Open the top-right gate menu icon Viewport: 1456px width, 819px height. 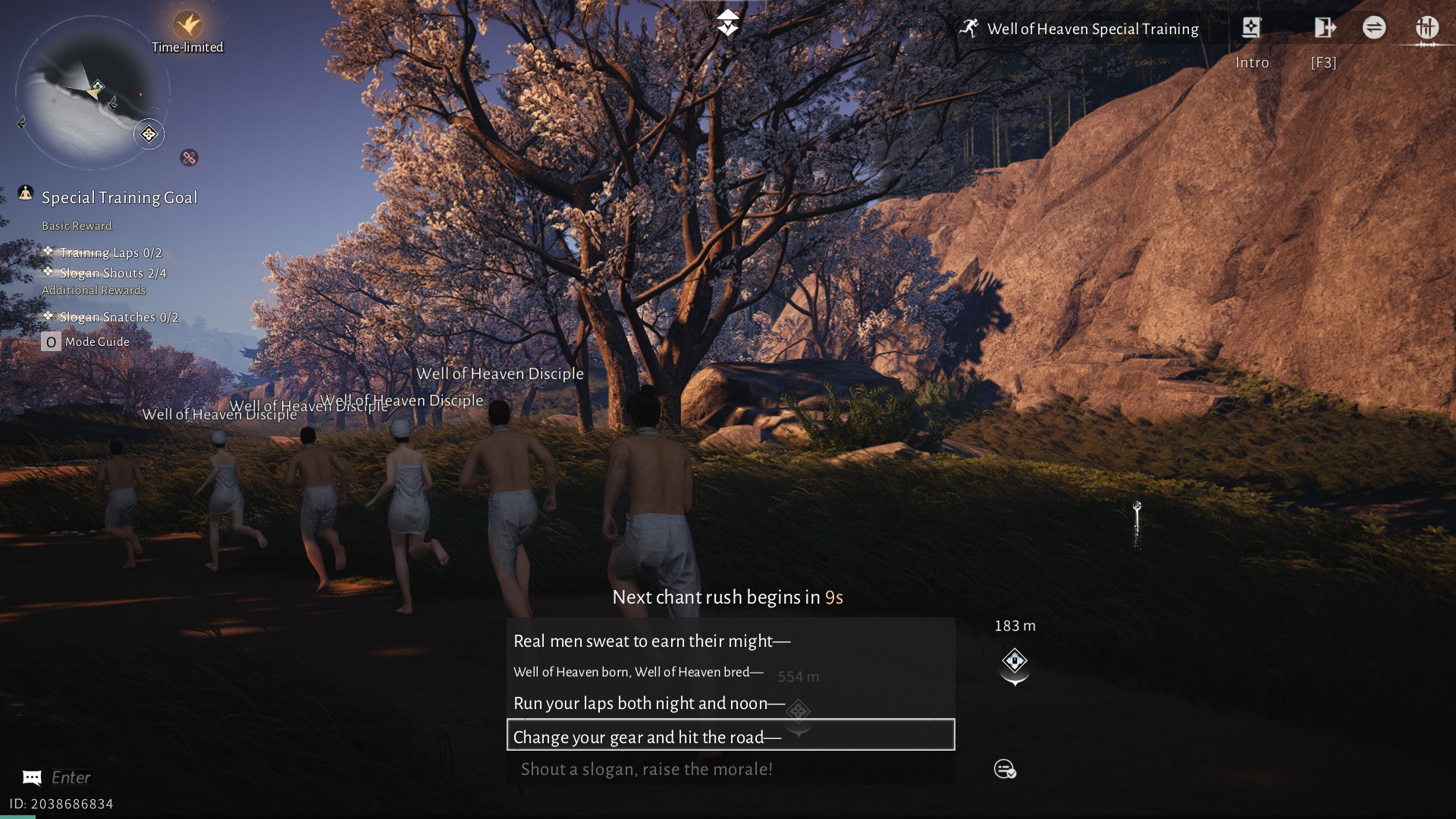(x=1426, y=29)
